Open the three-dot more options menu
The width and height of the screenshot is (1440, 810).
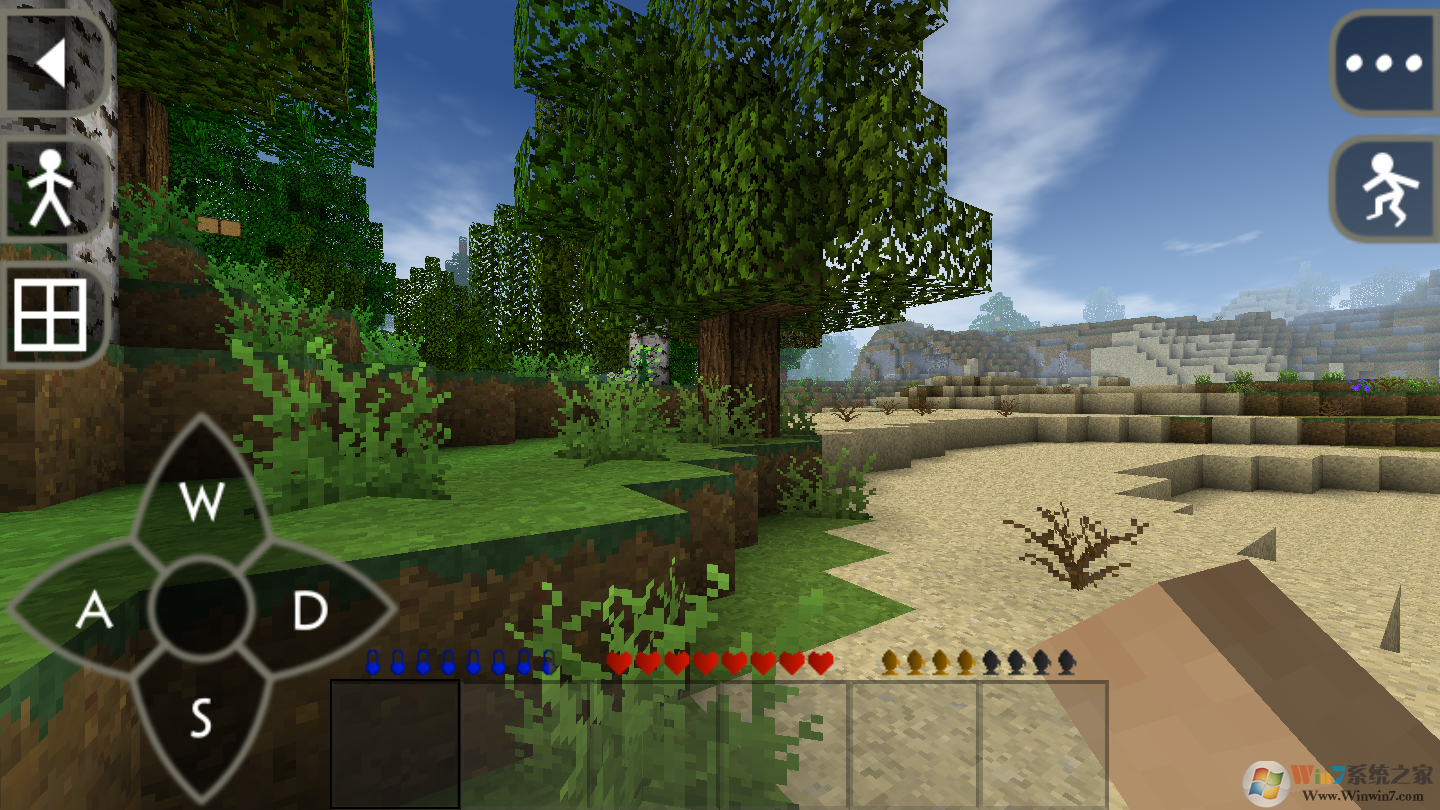click(1385, 64)
